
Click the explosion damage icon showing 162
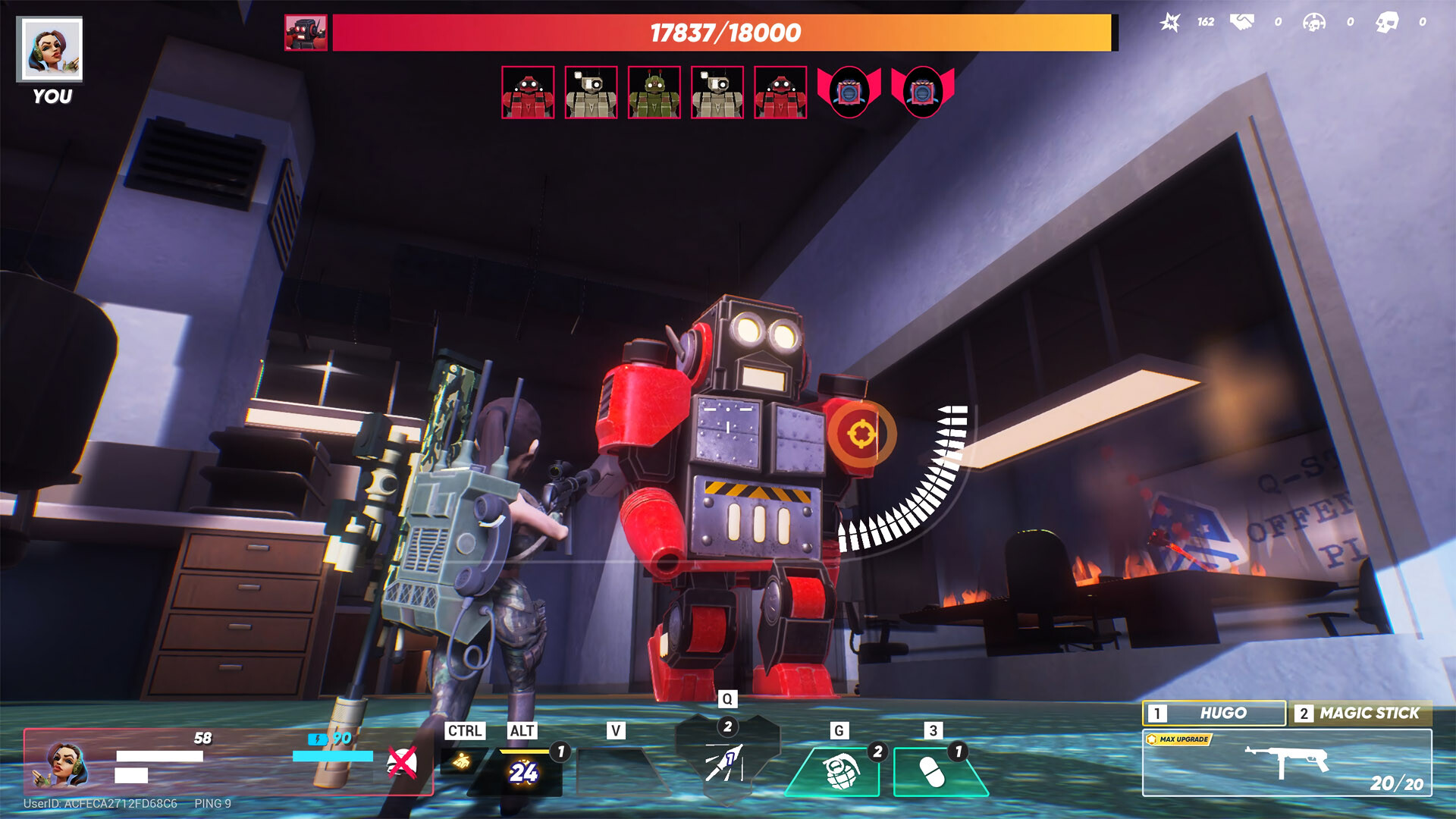point(1170,23)
